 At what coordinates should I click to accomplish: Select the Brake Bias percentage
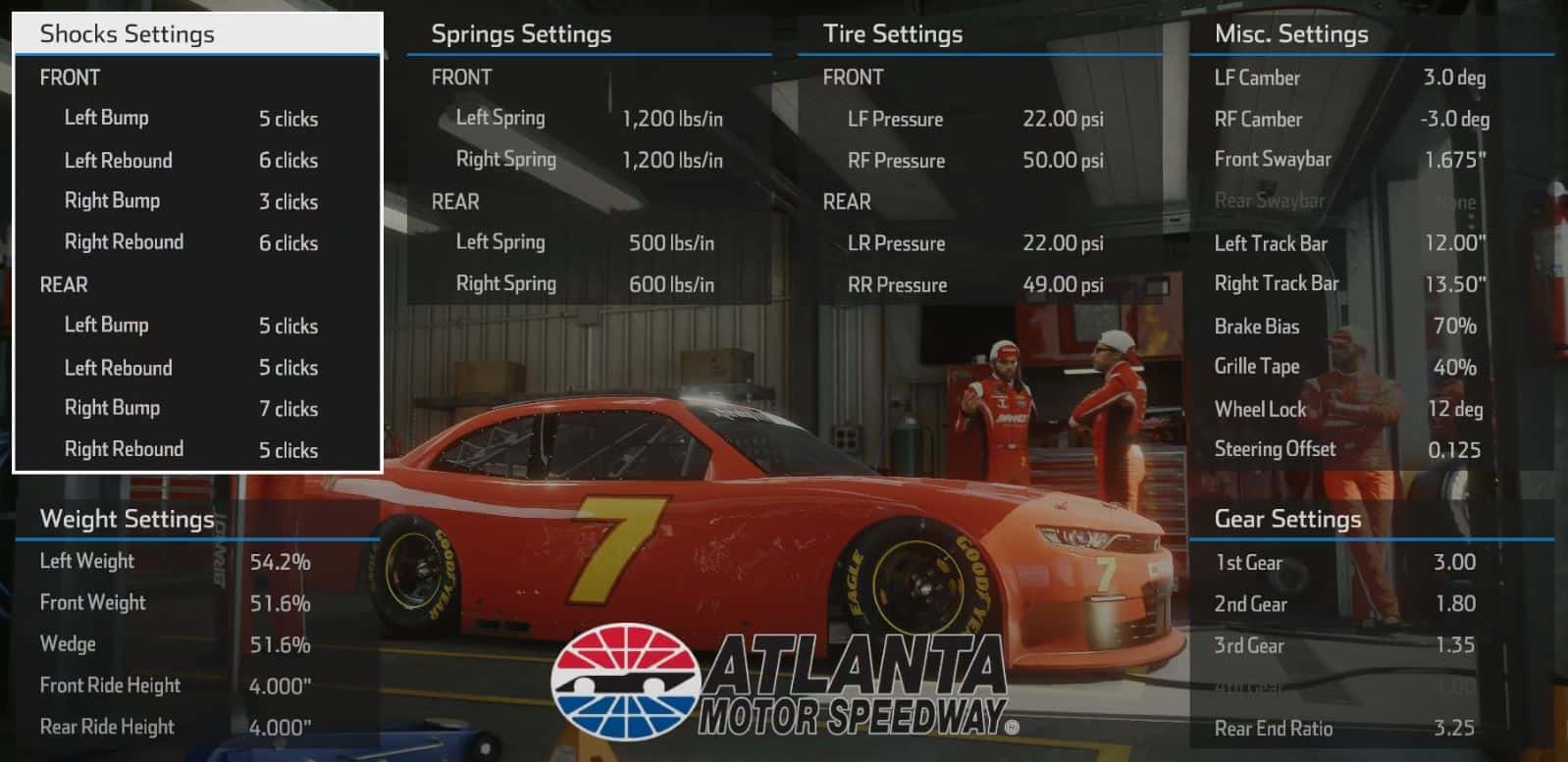click(1453, 326)
